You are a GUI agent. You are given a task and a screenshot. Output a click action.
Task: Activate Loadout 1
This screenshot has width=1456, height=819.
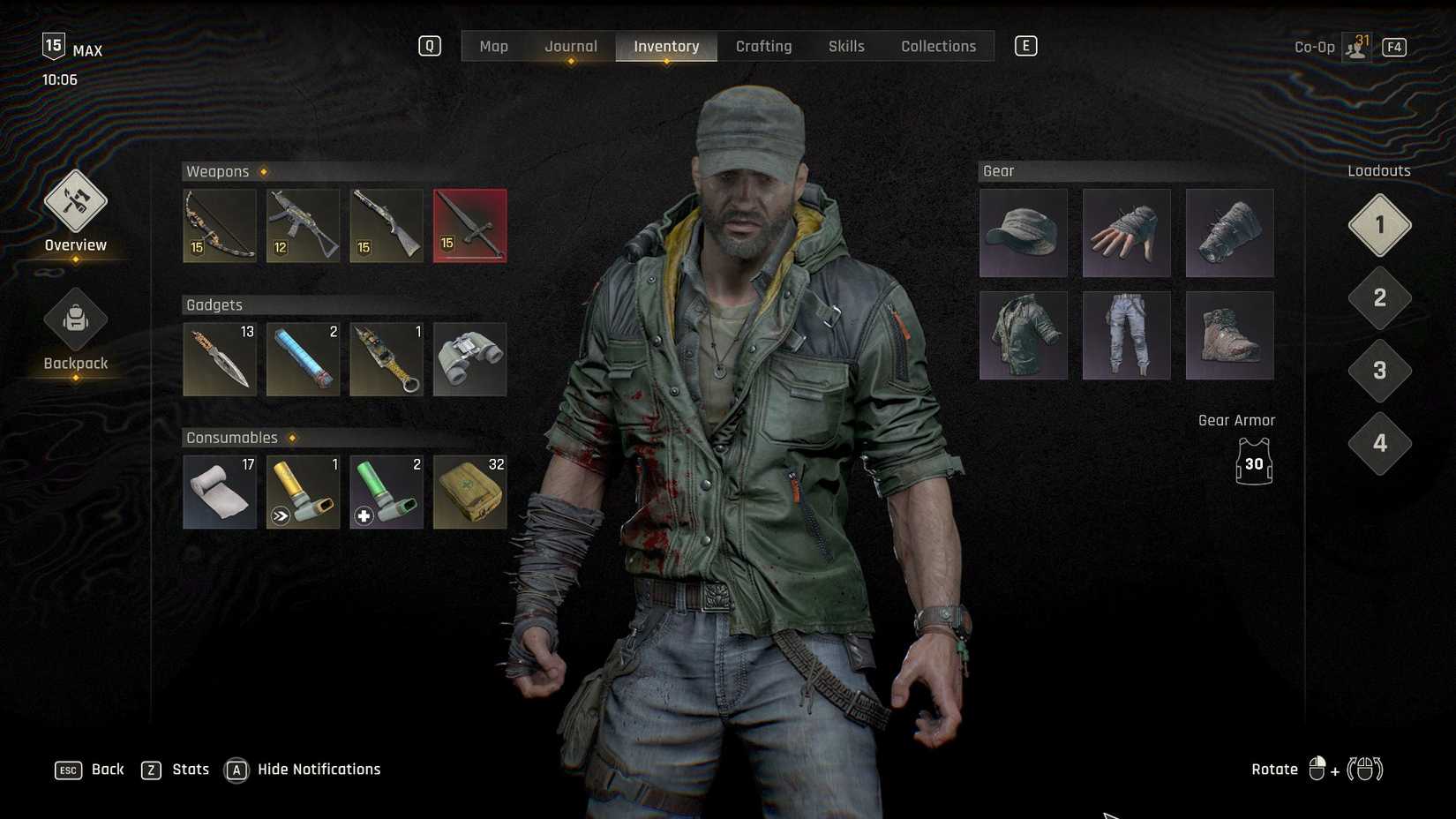click(1379, 224)
